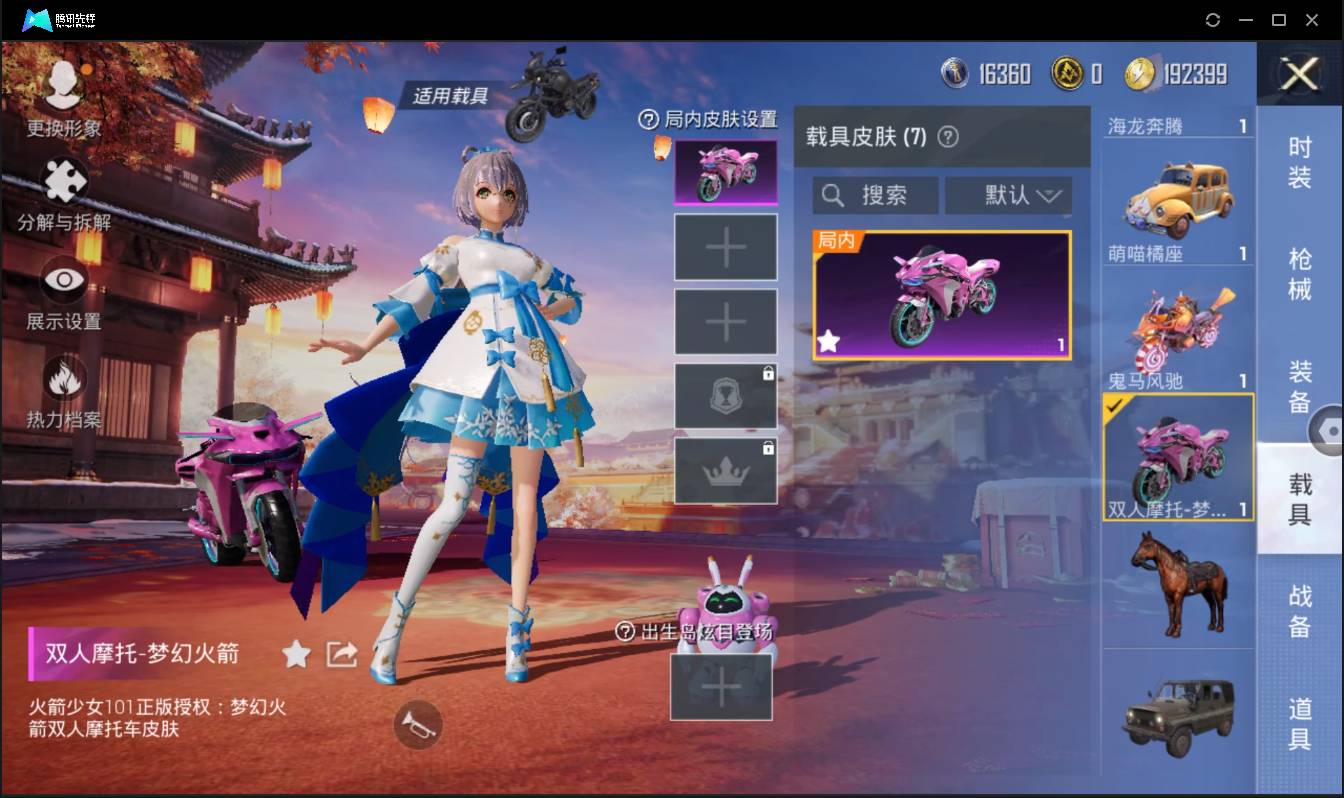Click the share icon next to the star
The image size is (1344, 798).
[x=340, y=654]
